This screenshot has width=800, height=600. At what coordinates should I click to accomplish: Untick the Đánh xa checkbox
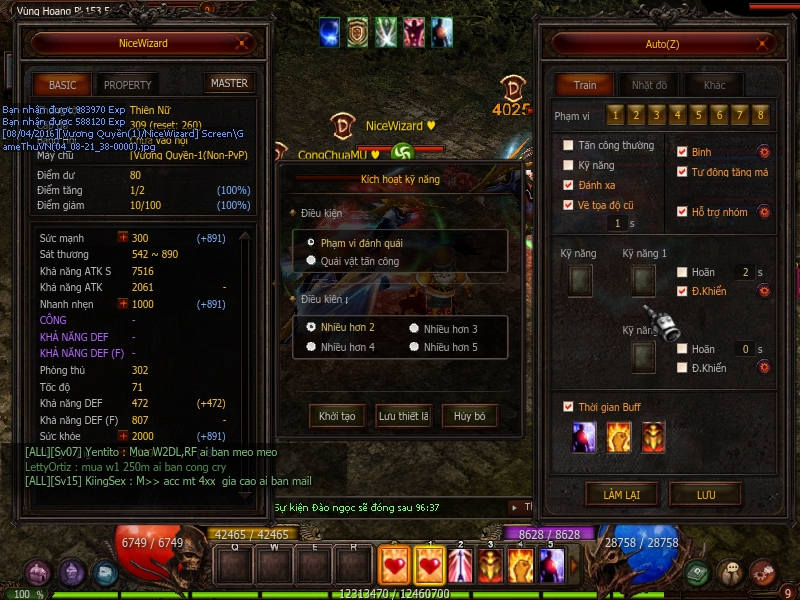tap(569, 185)
